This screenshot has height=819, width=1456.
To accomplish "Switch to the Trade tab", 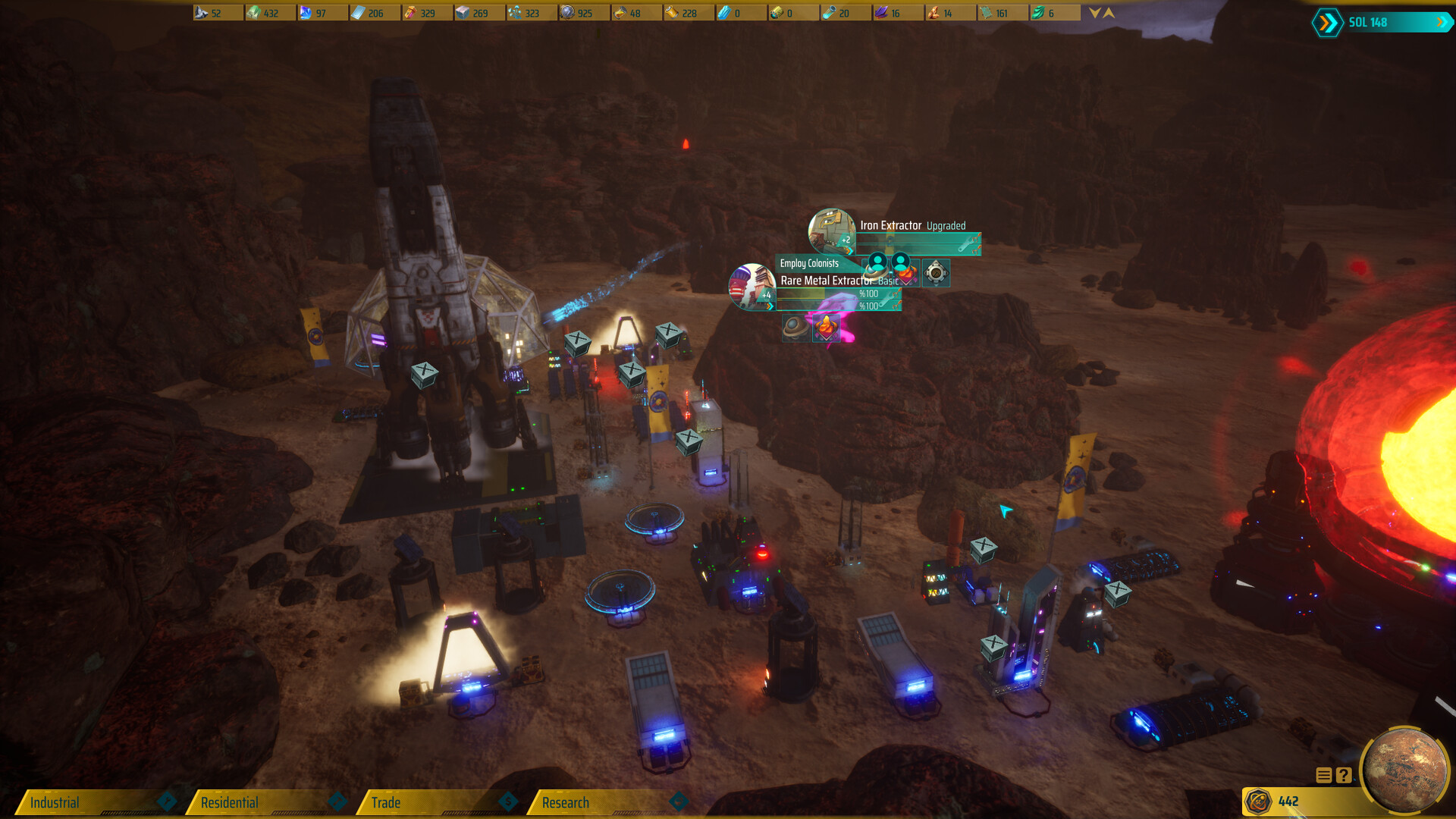I will [387, 802].
